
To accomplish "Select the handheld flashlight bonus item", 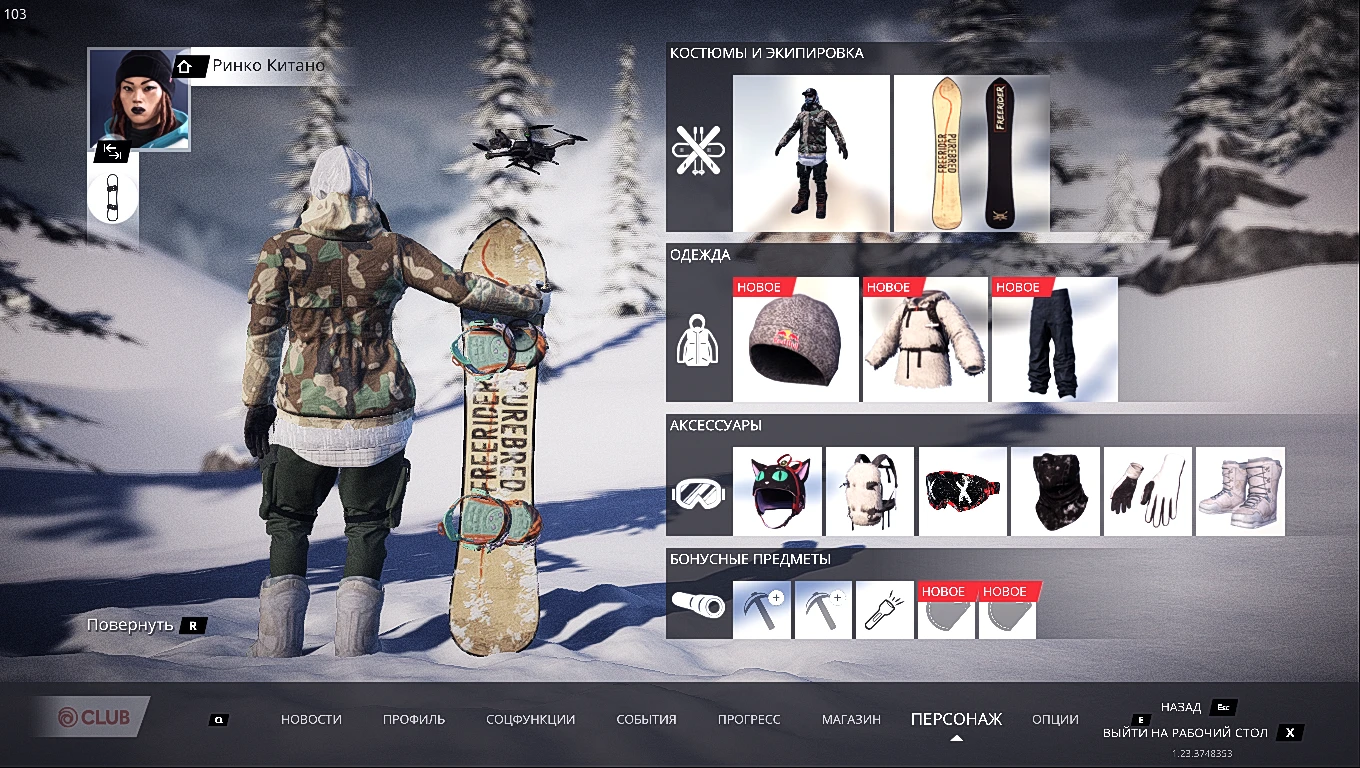I will pyautogui.click(x=884, y=609).
